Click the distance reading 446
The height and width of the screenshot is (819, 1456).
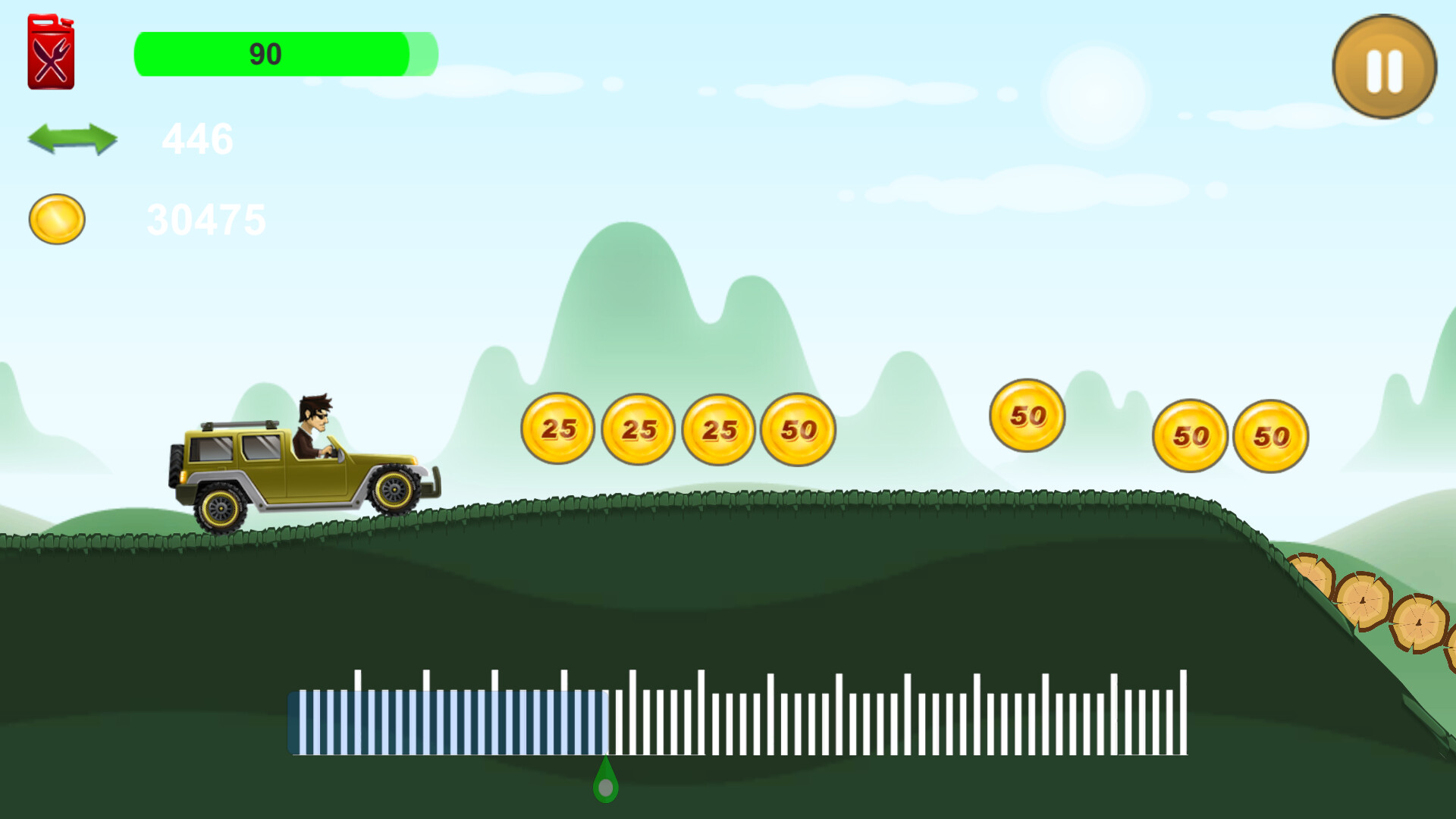click(199, 140)
